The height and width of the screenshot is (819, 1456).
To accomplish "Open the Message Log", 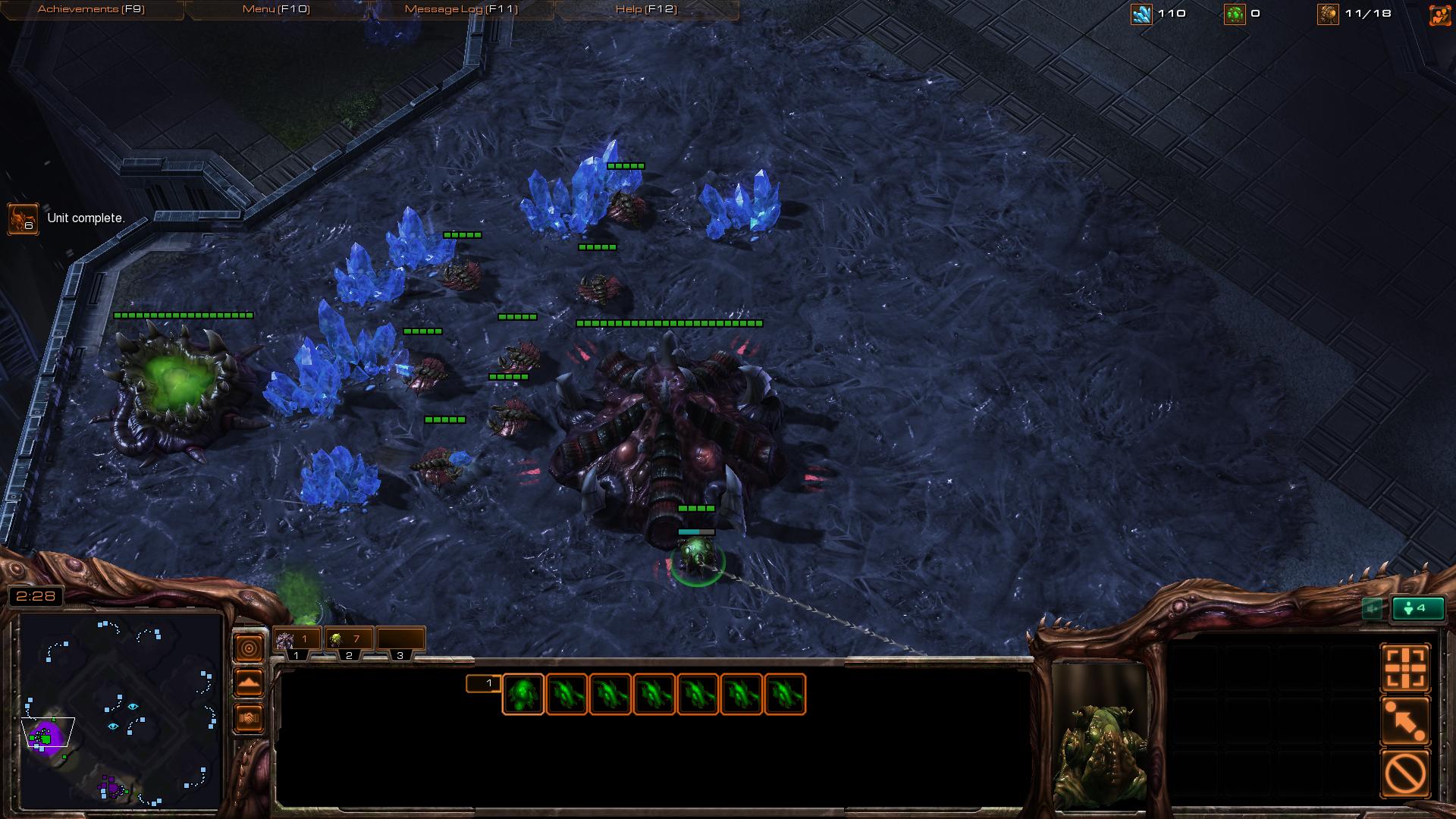I will pos(461,9).
